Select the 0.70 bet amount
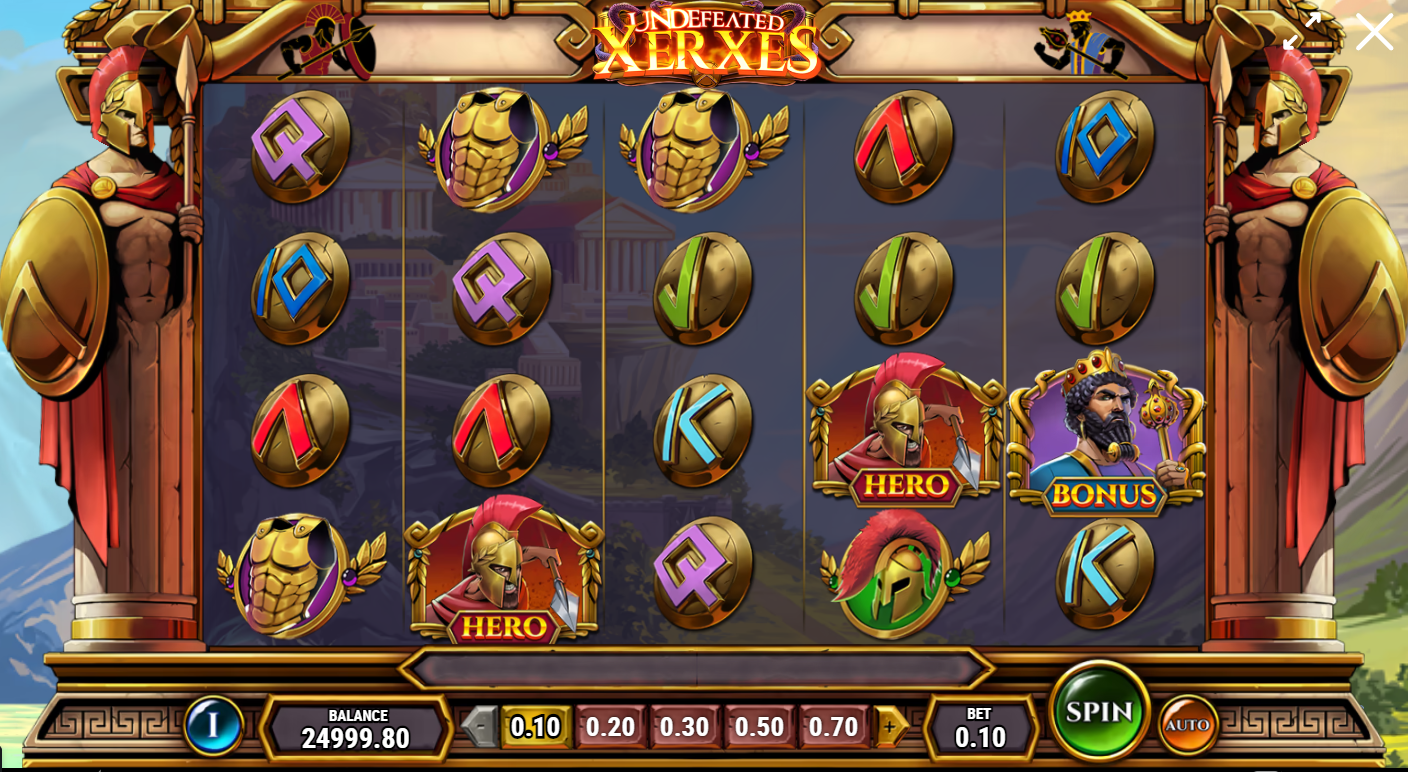 834,727
